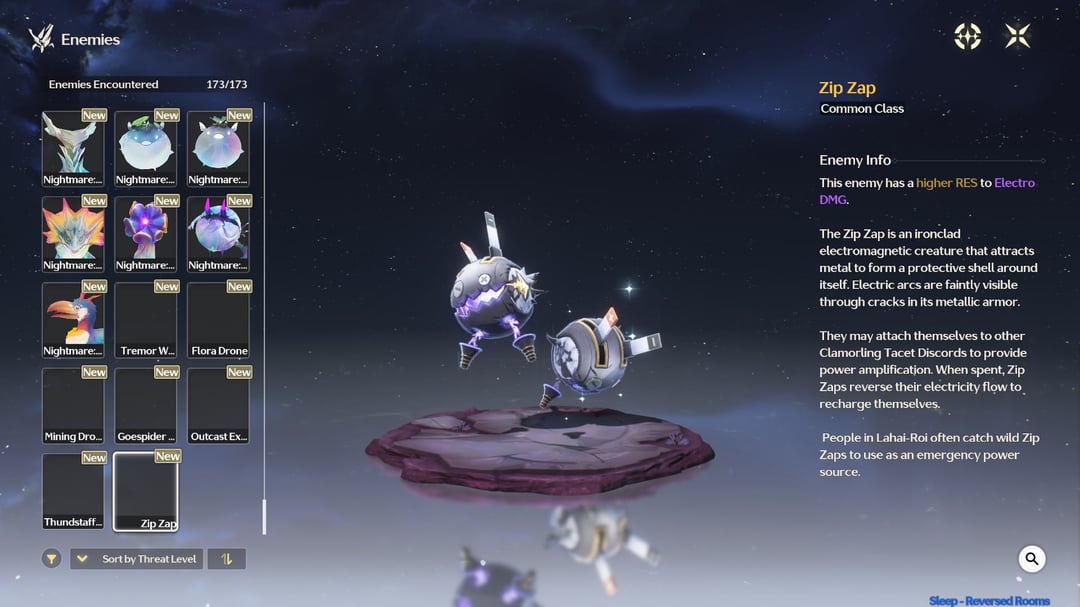1080x607 pixels.
Task: Open the magnifying glass inspect button
Action: point(1032,559)
